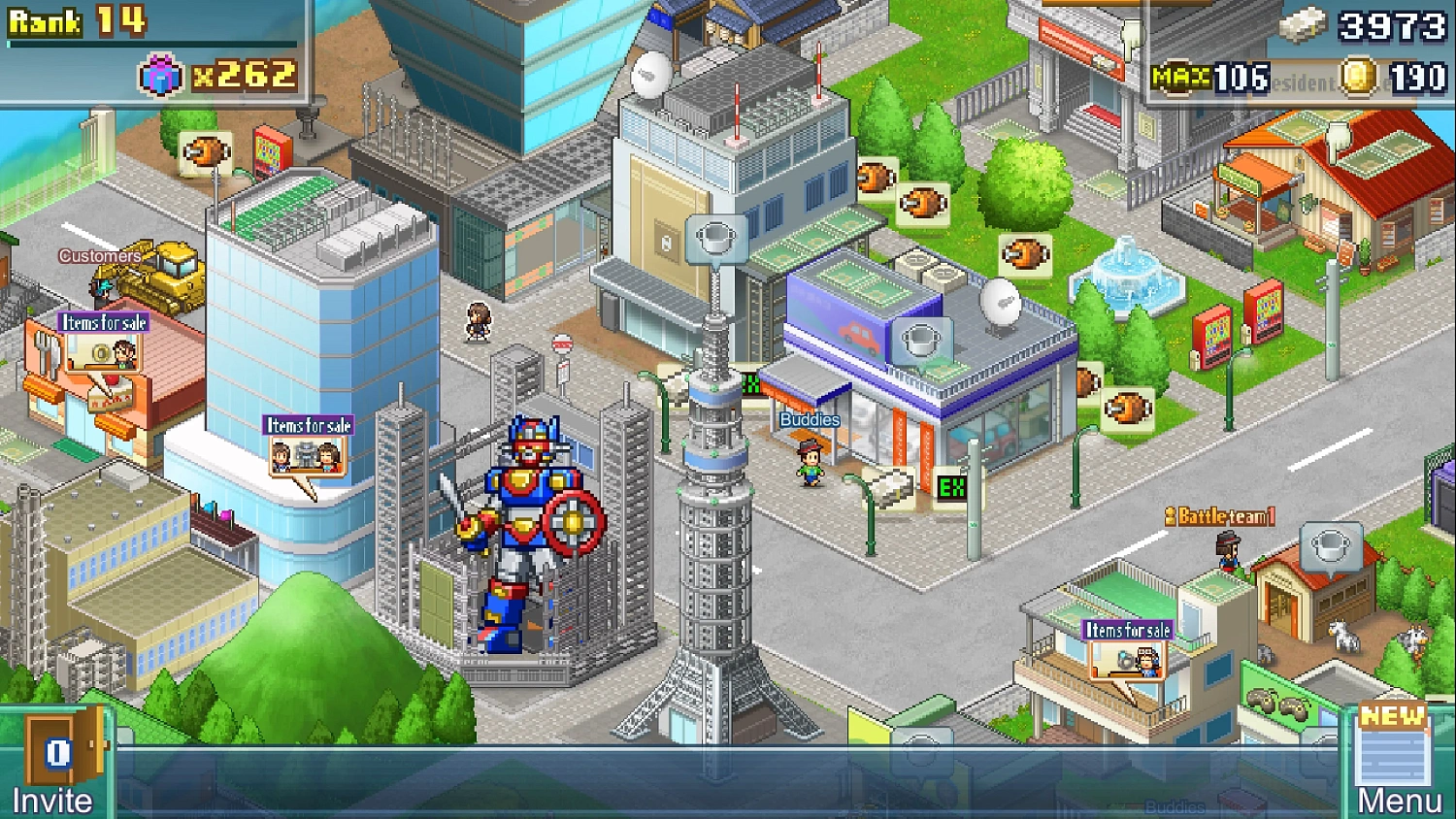The height and width of the screenshot is (819, 1456).
Task: Tap the blue gift box icon showing x262
Action: click(x=162, y=75)
